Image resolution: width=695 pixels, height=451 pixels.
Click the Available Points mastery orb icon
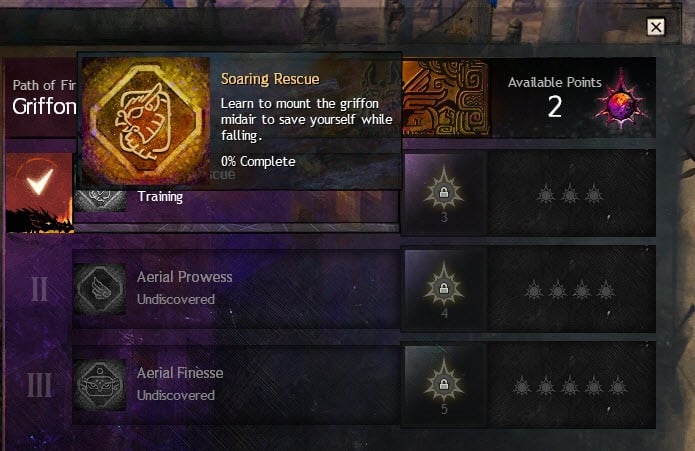pyautogui.click(x=623, y=97)
